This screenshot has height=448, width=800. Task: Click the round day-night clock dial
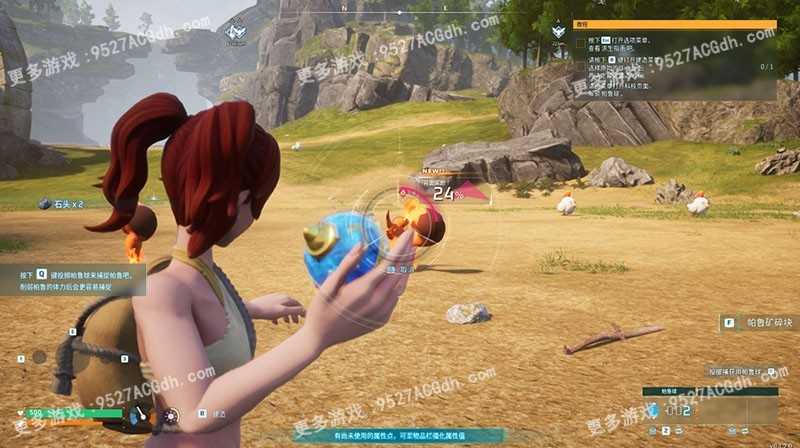(171, 414)
